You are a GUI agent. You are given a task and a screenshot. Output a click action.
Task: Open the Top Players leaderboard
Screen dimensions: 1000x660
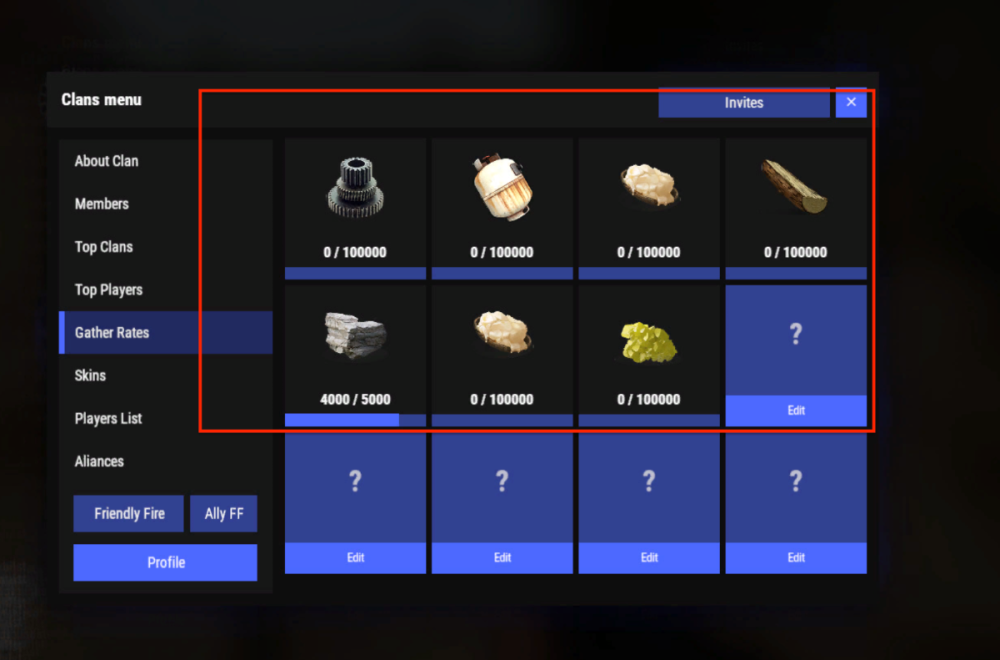point(109,290)
